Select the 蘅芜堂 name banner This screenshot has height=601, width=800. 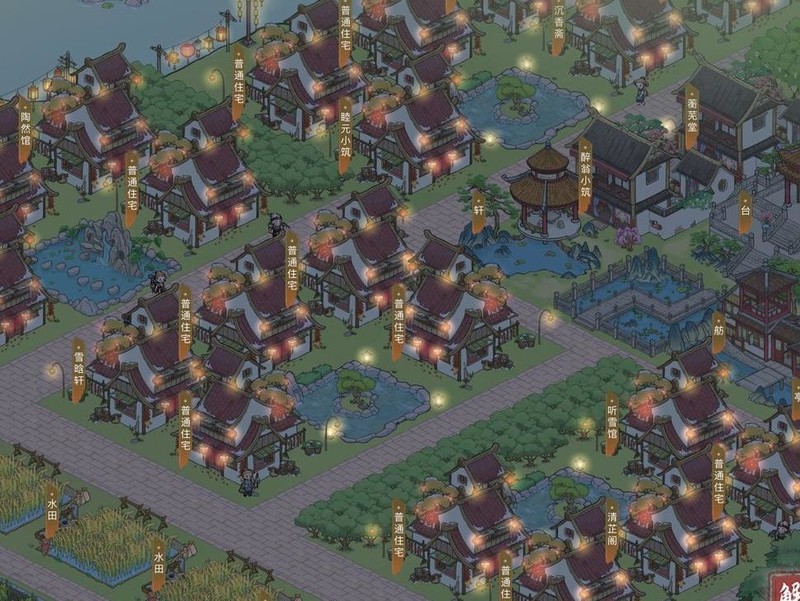coord(690,117)
